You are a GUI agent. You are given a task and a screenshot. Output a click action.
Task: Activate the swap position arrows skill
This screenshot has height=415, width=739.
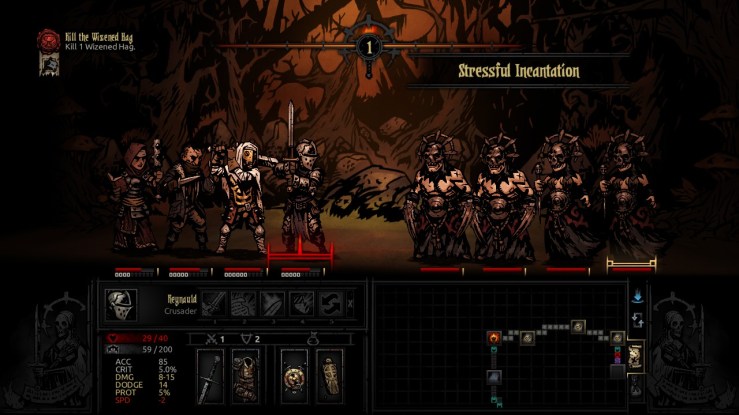coord(329,304)
